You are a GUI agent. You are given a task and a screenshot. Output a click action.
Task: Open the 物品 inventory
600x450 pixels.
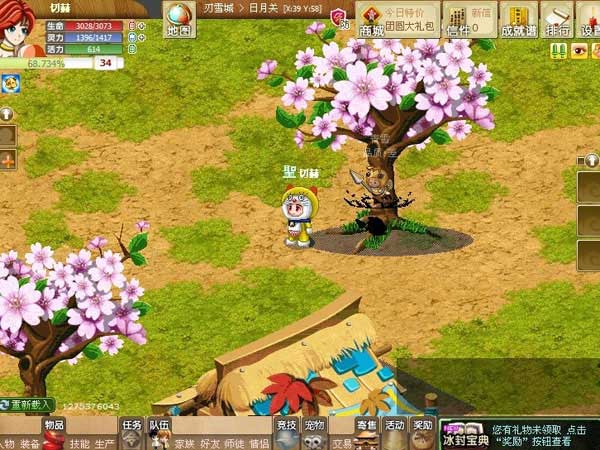click(x=54, y=425)
